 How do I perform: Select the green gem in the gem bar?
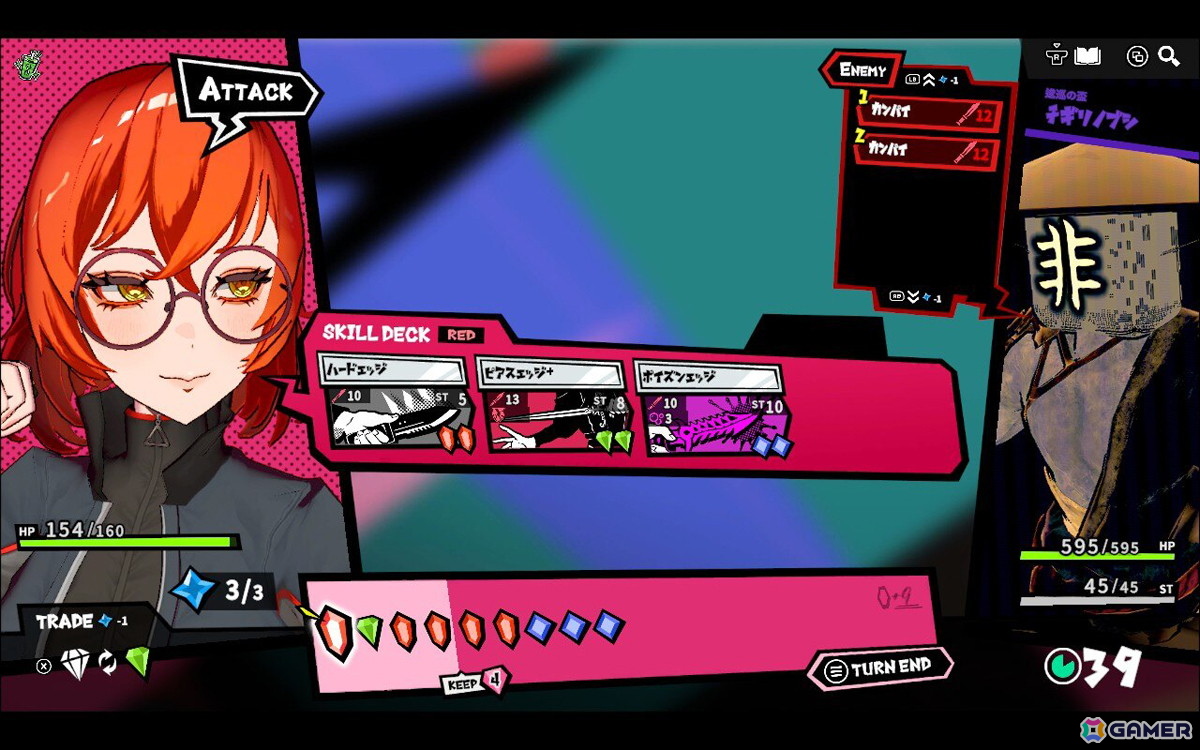370,630
